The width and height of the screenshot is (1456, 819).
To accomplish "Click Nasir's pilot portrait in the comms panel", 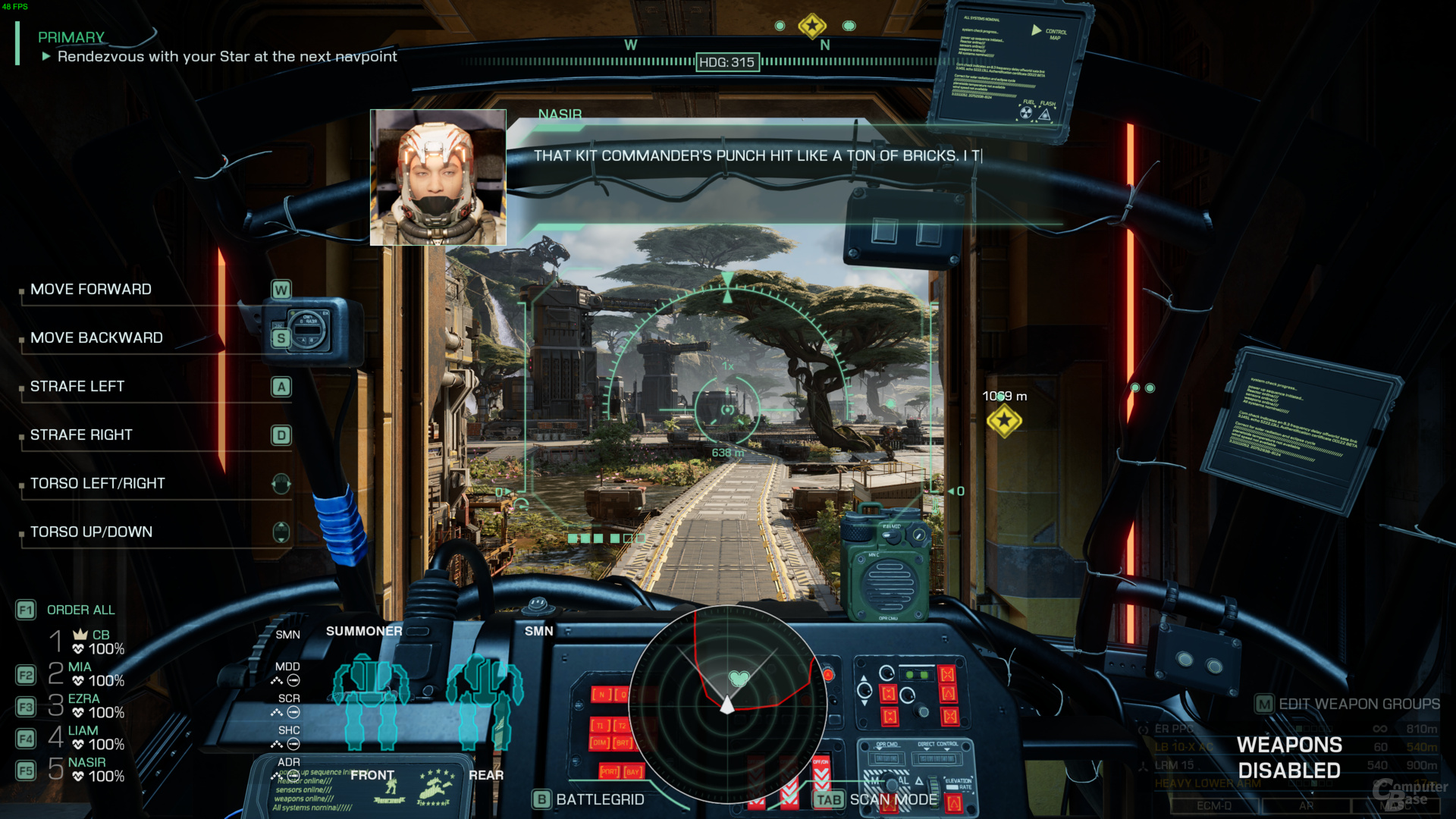I will tap(438, 177).
